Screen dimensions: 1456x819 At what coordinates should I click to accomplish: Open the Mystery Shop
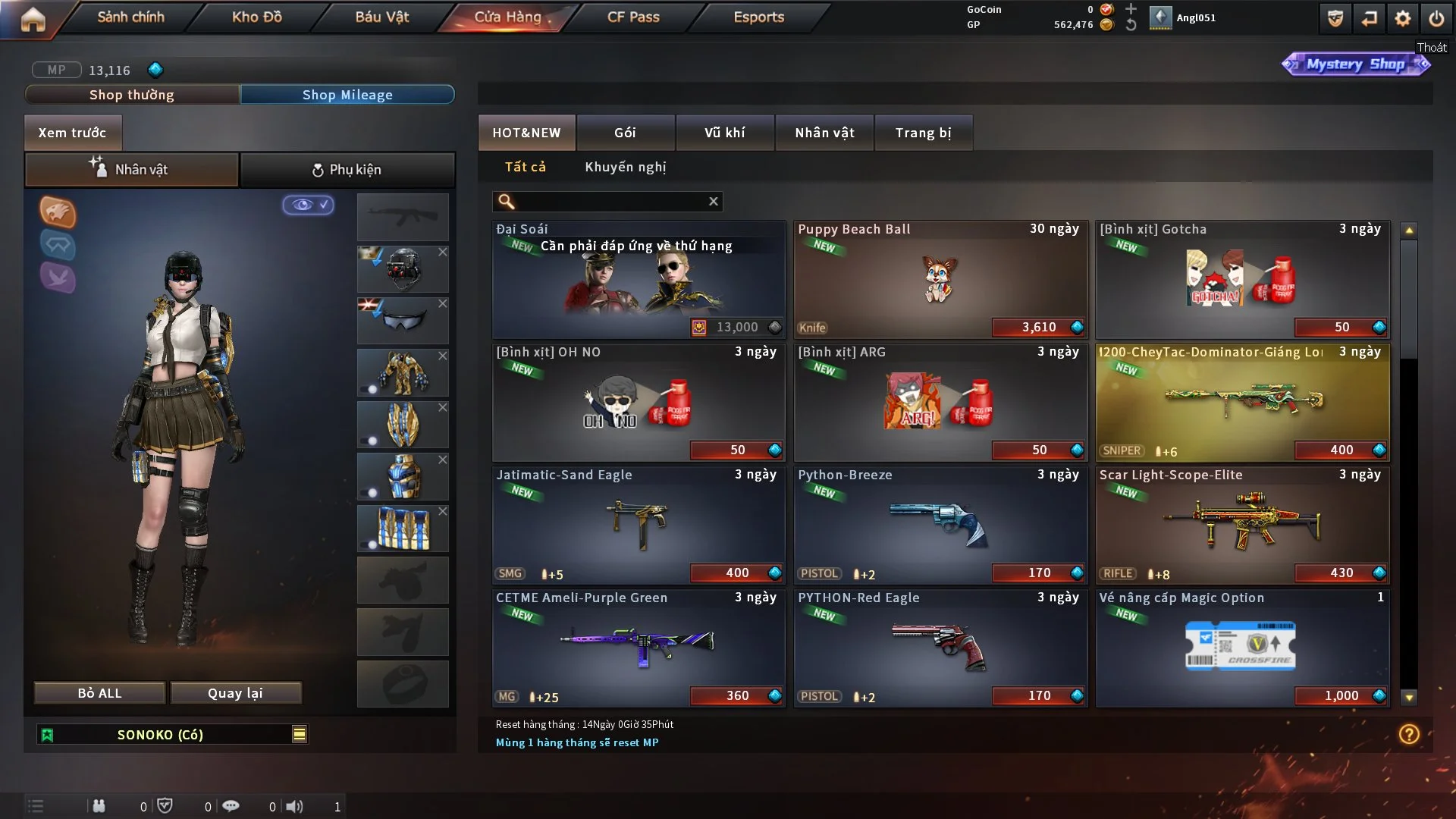[1355, 64]
